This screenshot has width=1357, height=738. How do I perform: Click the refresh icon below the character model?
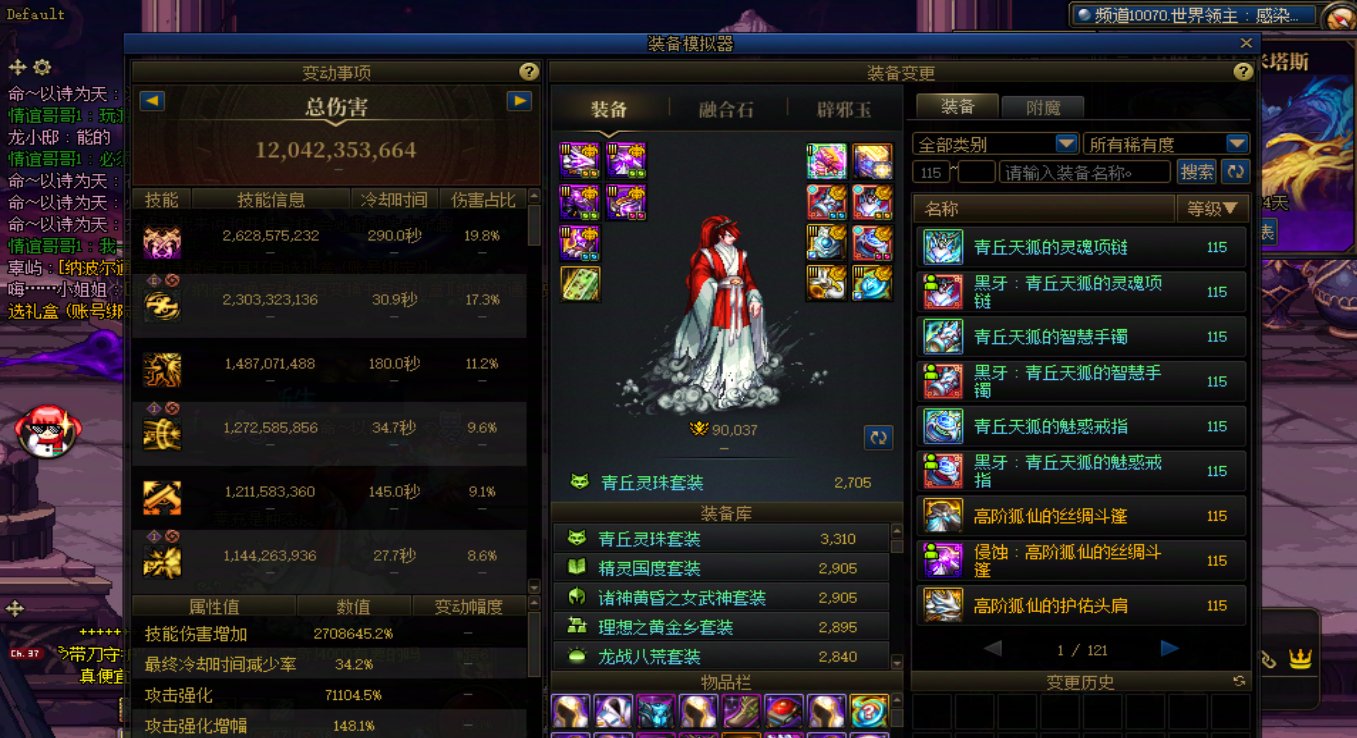click(878, 437)
